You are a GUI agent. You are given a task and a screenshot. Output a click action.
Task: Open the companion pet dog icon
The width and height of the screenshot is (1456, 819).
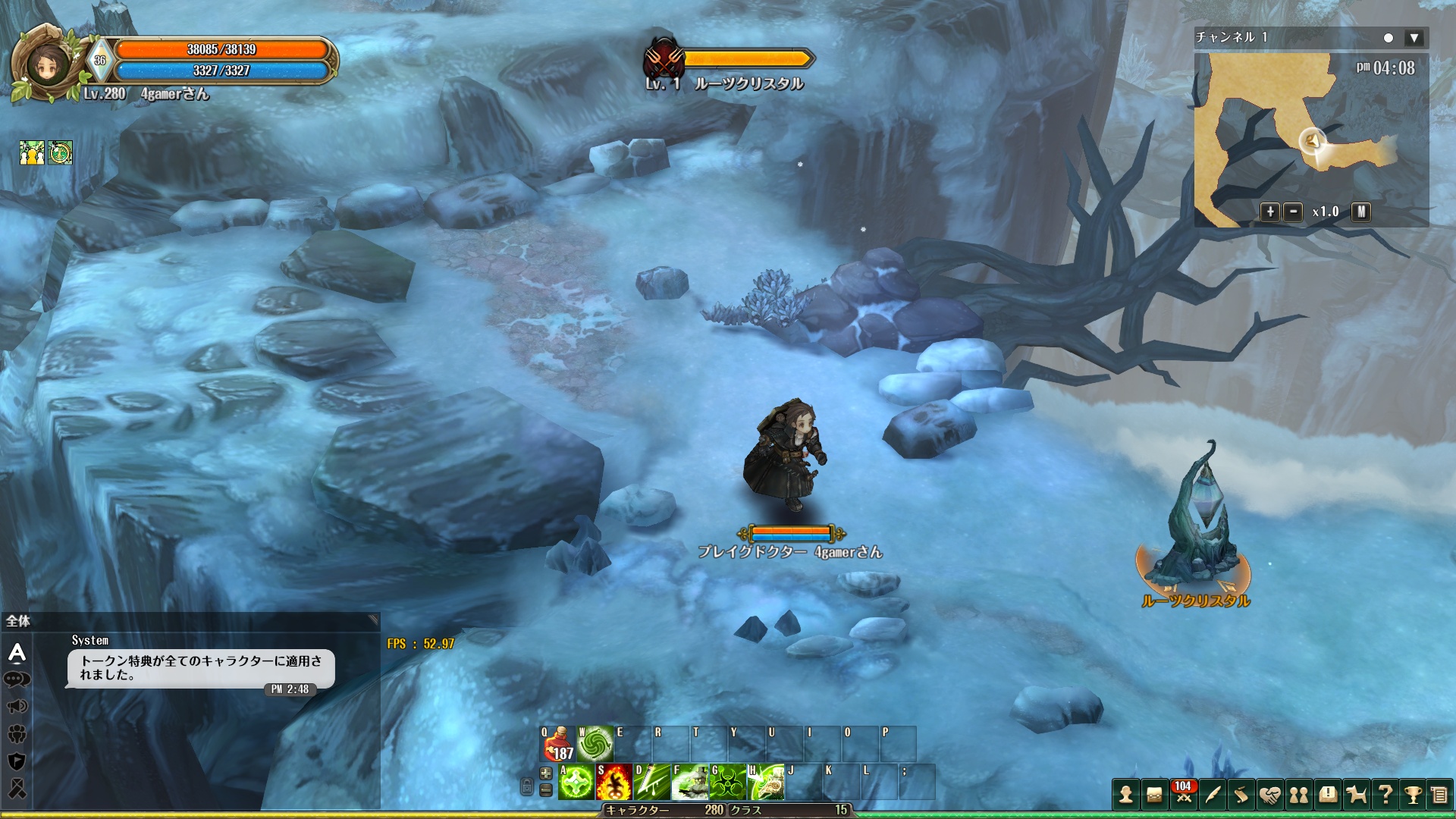[x=1356, y=795]
